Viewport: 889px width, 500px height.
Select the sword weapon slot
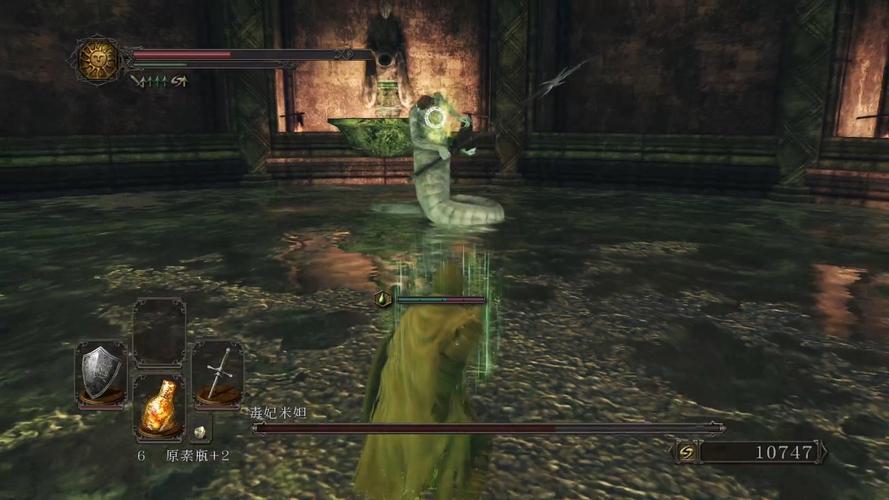(217, 374)
